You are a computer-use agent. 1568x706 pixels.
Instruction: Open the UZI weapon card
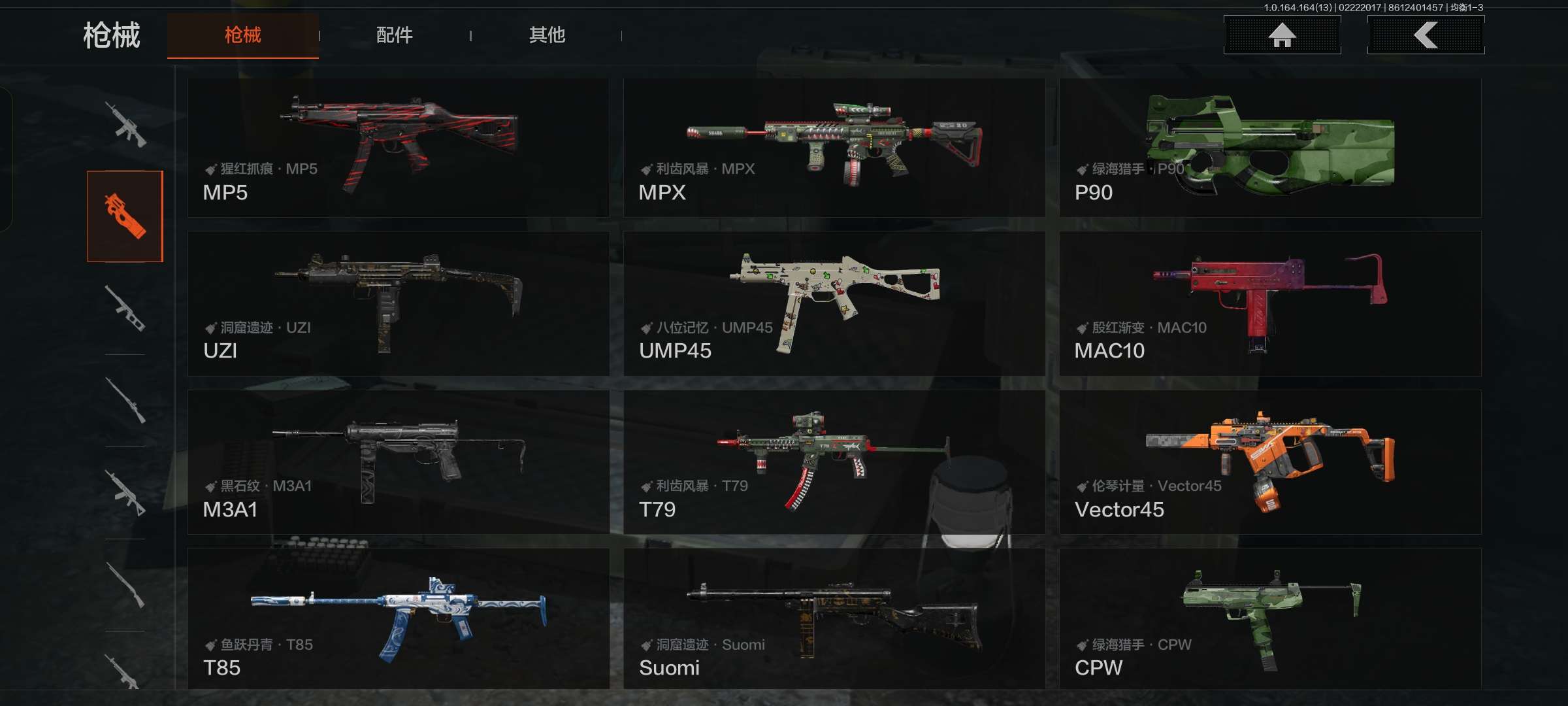tap(398, 303)
